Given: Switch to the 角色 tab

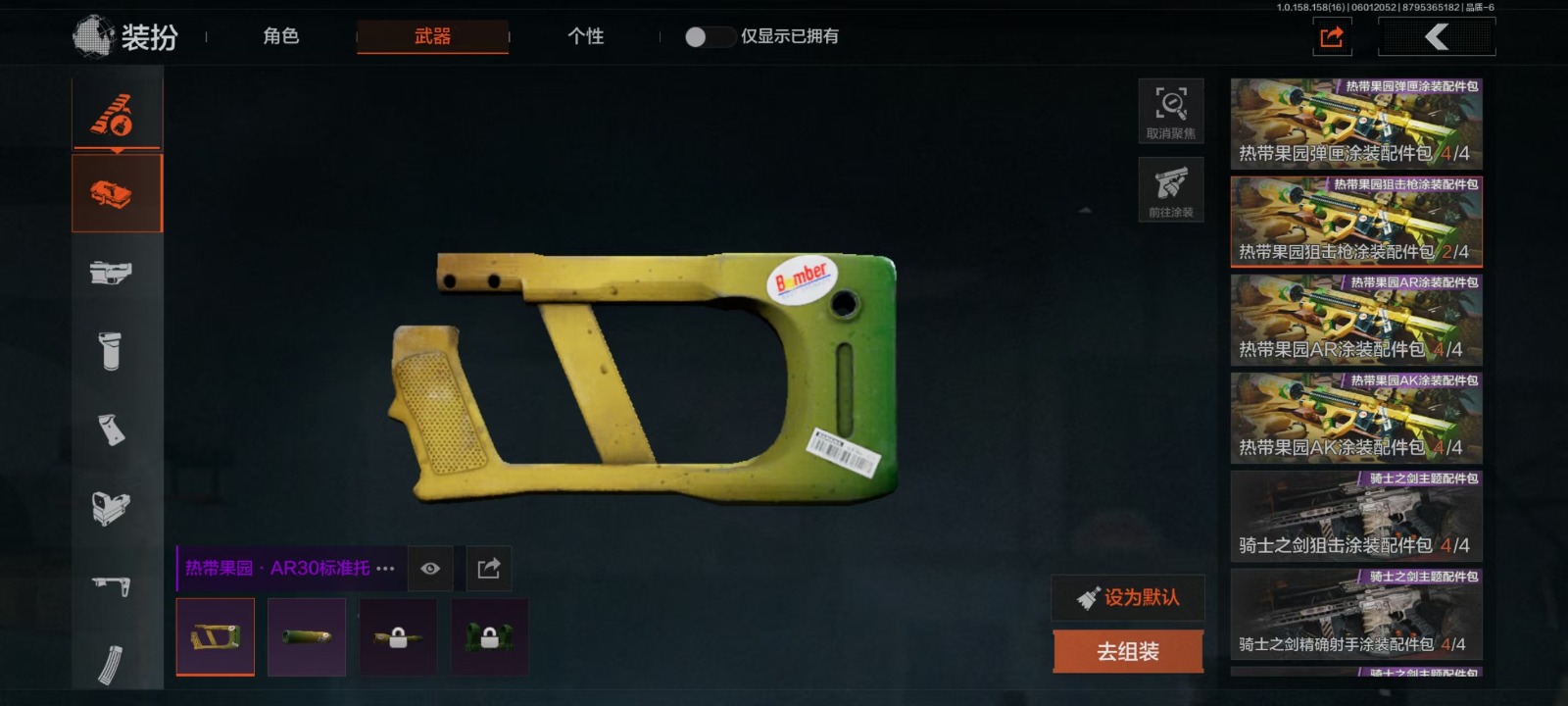Looking at the screenshot, I should click(x=280, y=36).
